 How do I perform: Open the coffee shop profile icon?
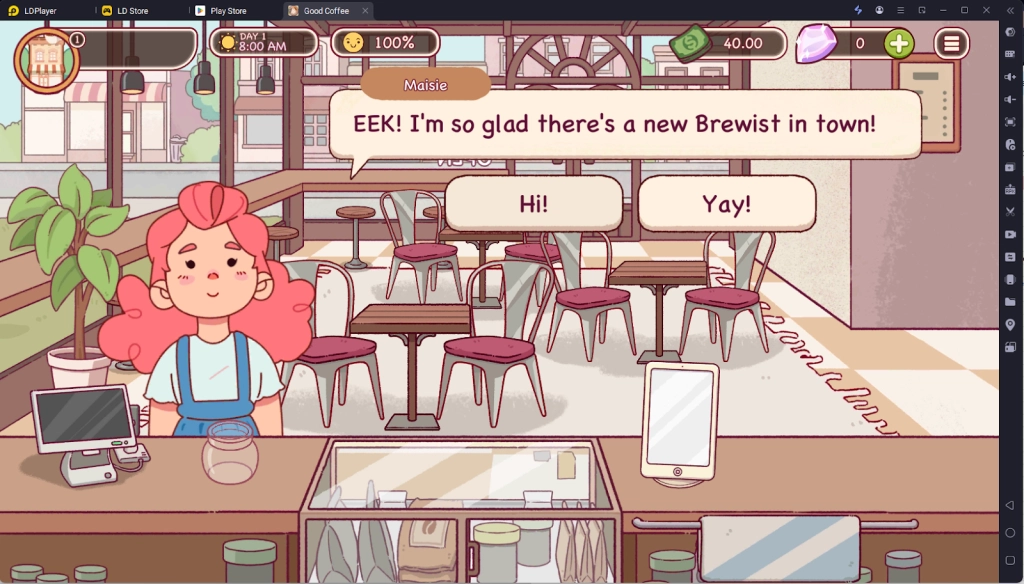tap(45, 59)
